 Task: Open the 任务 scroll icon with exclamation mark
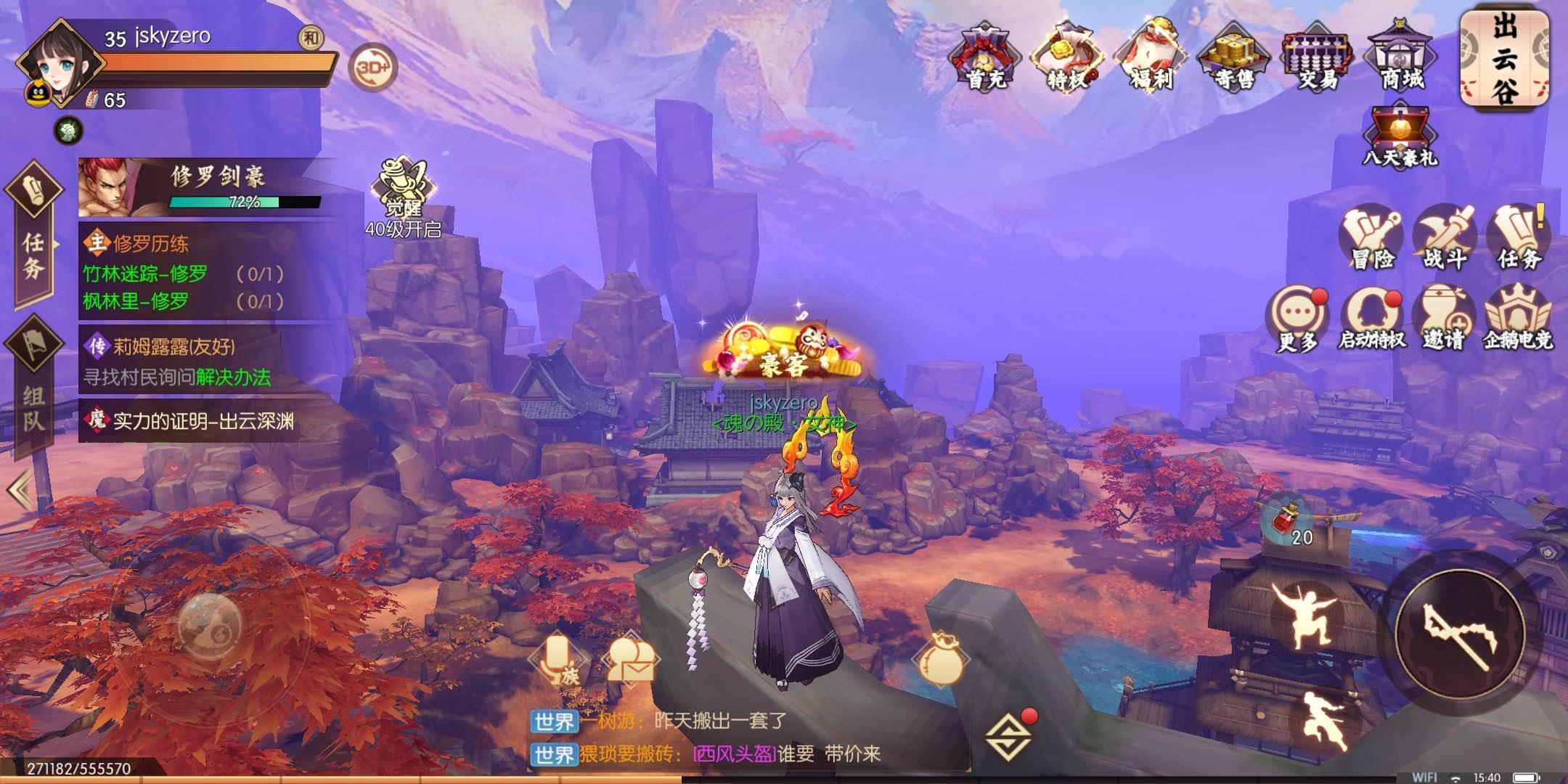point(1519,238)
